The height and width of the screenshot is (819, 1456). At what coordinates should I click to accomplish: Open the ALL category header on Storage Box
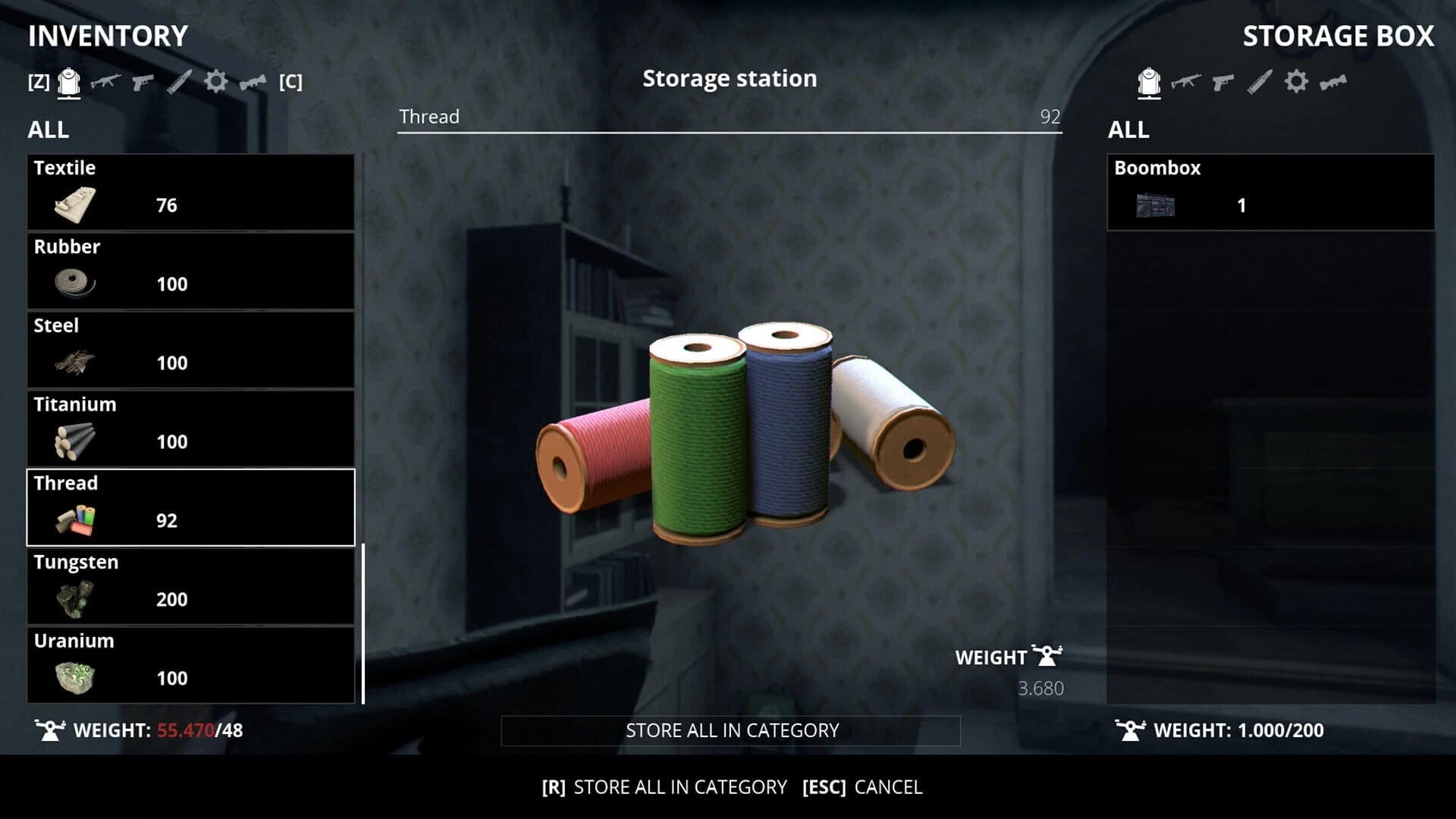(1128, 130)
